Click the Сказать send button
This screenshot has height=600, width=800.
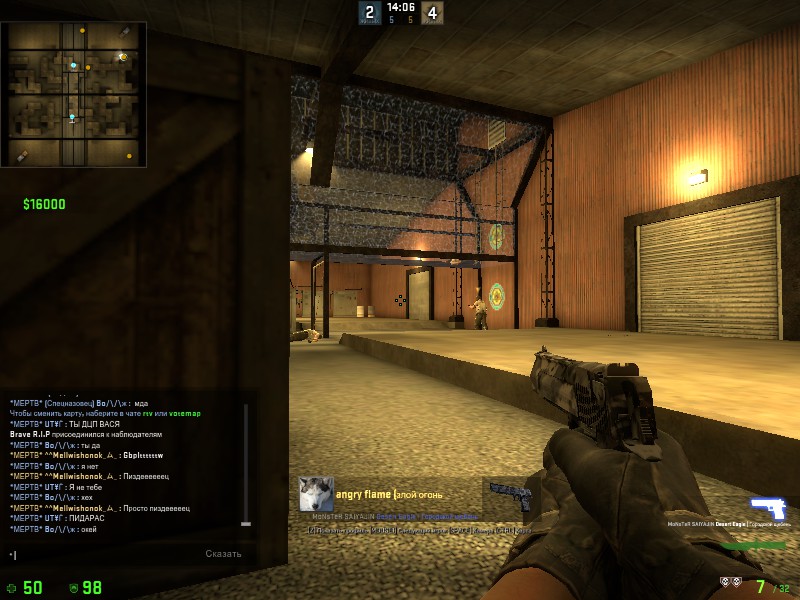pos(223,554)
